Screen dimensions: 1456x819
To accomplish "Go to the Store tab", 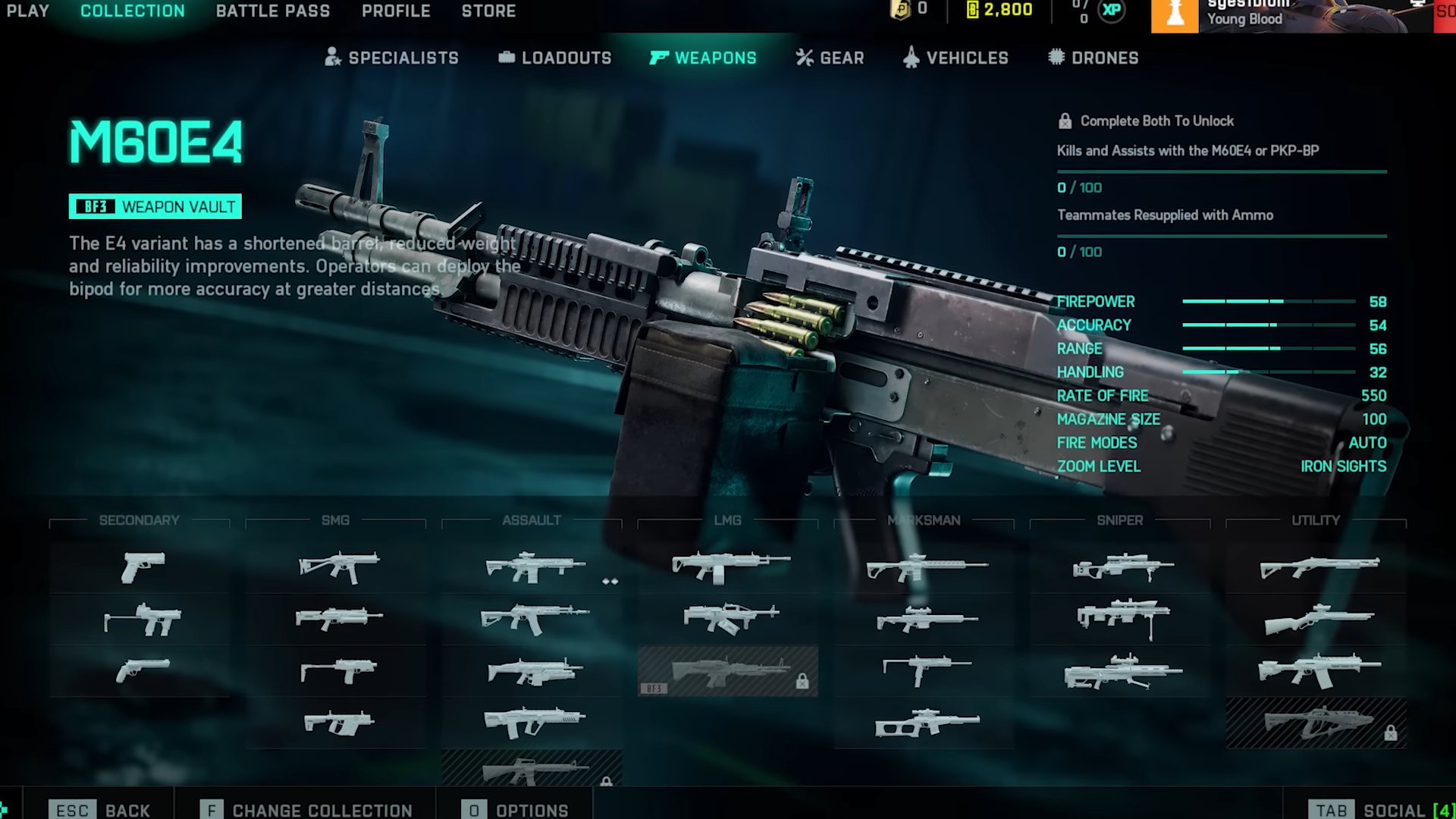I will (488, 11).
